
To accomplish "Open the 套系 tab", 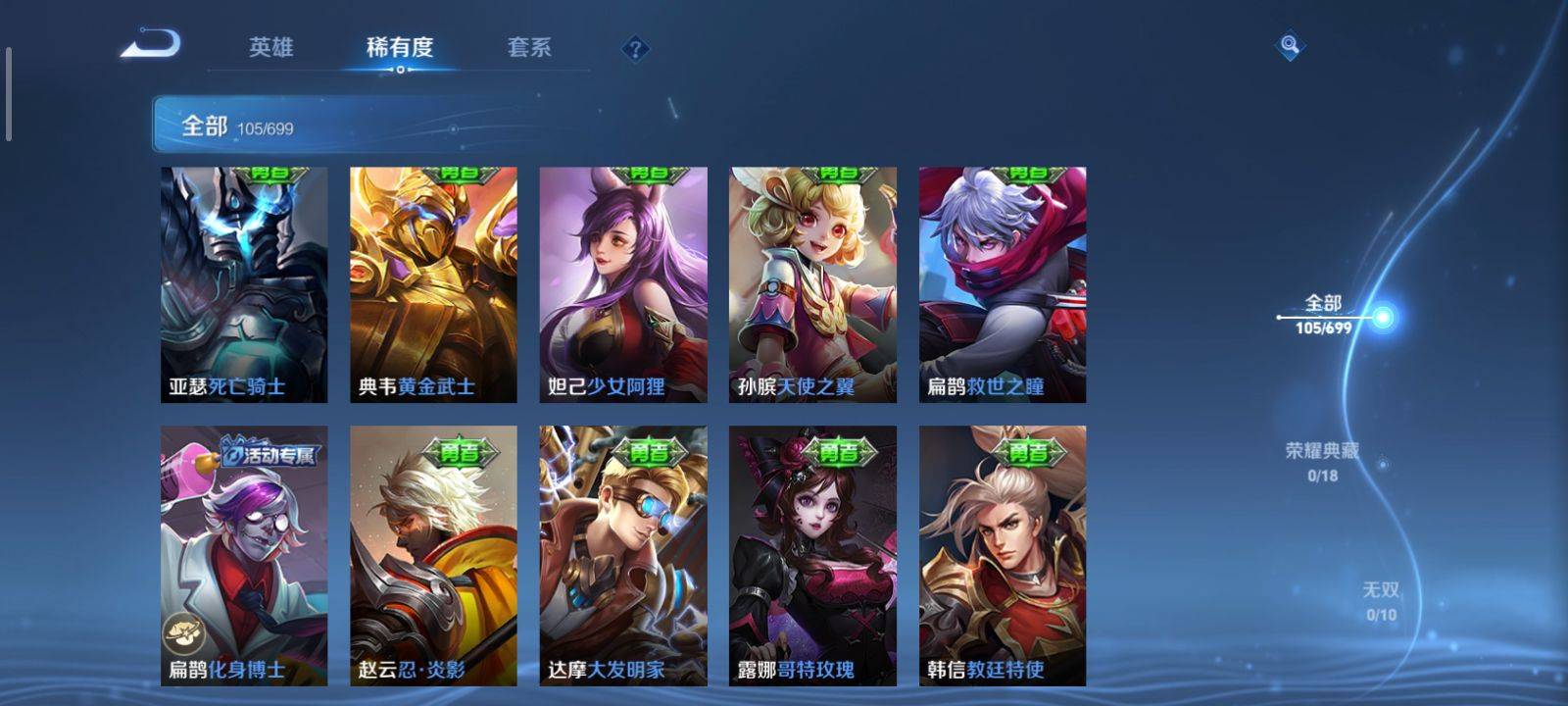I will pos(529,47).
